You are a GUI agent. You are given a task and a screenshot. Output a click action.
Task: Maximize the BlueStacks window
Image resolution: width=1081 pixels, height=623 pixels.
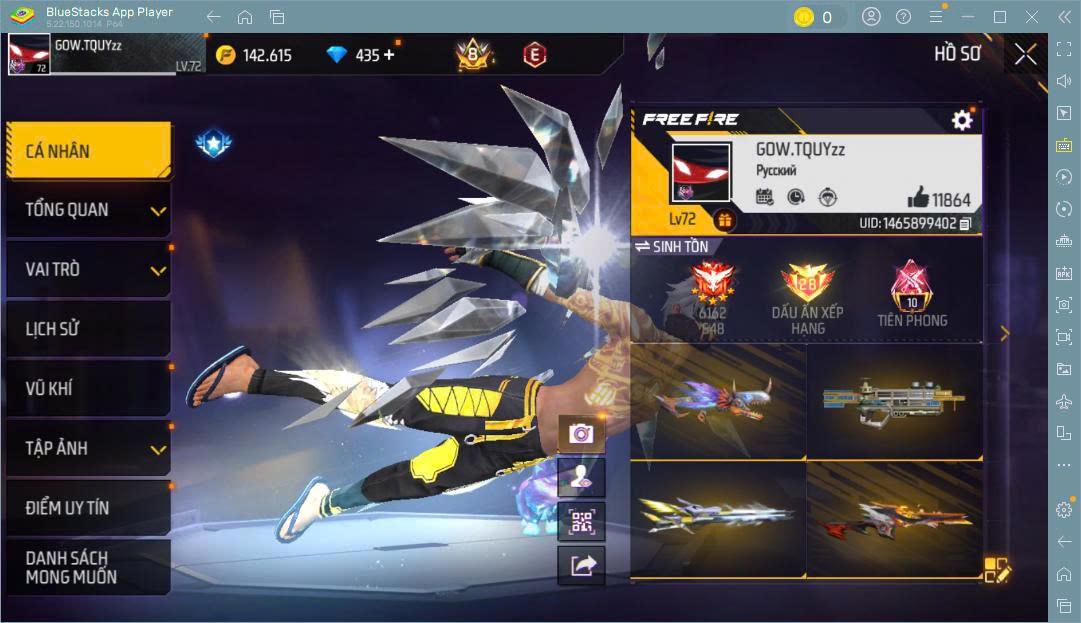pos(1000,17)
